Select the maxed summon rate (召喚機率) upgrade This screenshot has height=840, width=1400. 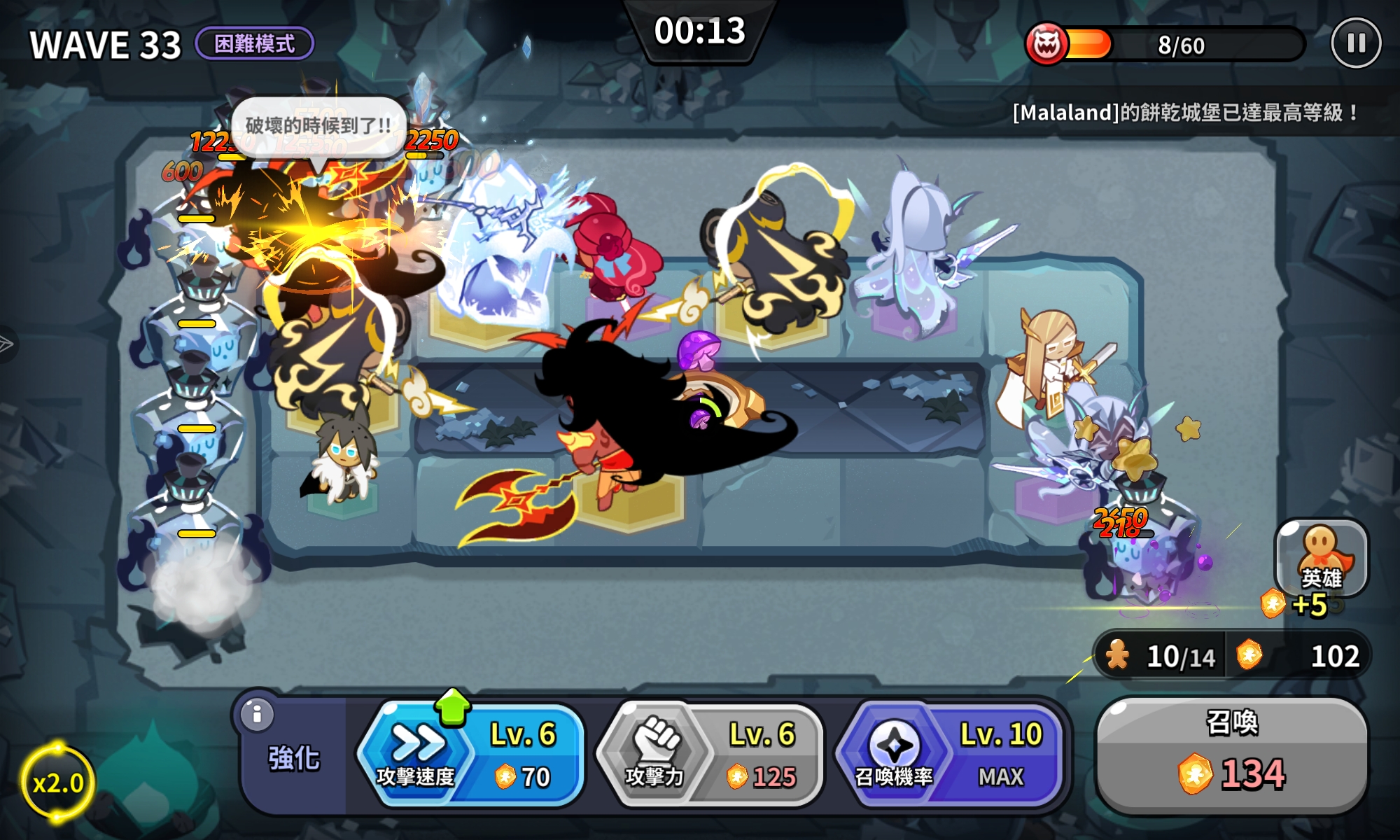click(949, 755)
